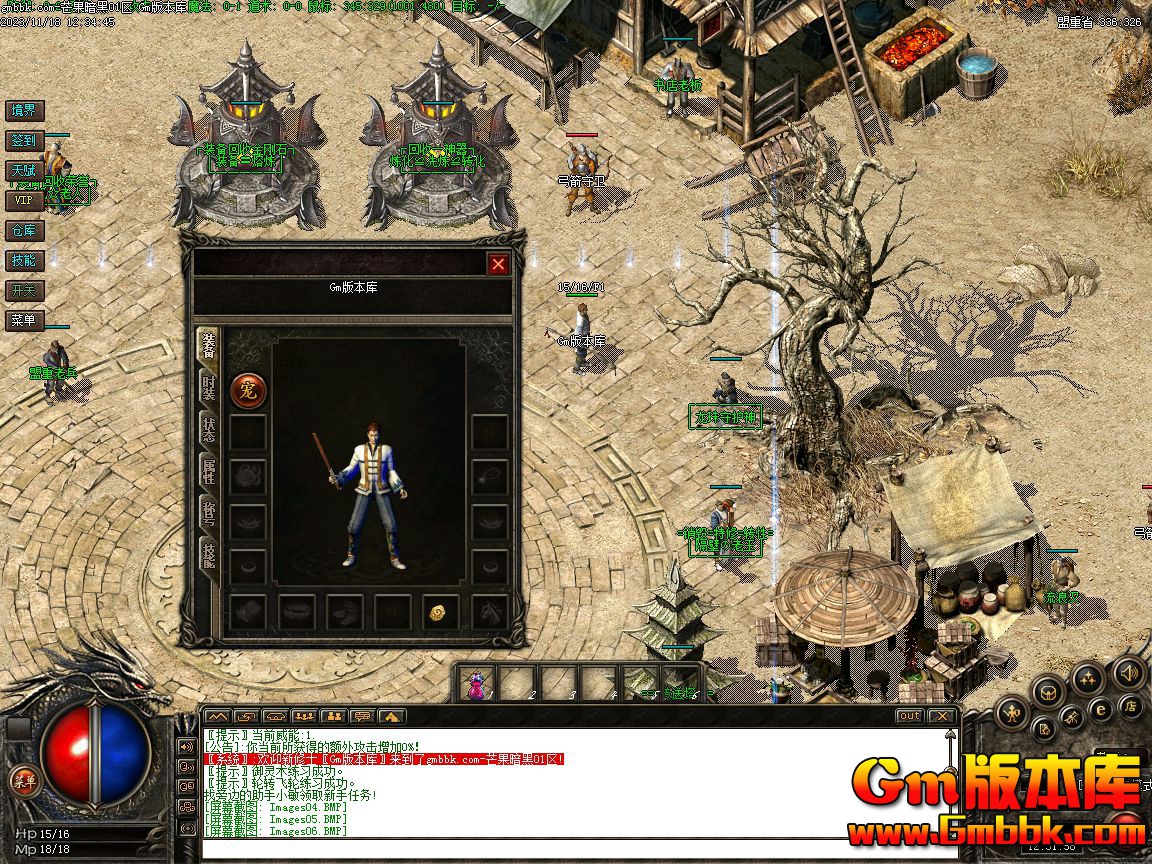
Task: Toggle the 开关 switch button
Action: 23,290
